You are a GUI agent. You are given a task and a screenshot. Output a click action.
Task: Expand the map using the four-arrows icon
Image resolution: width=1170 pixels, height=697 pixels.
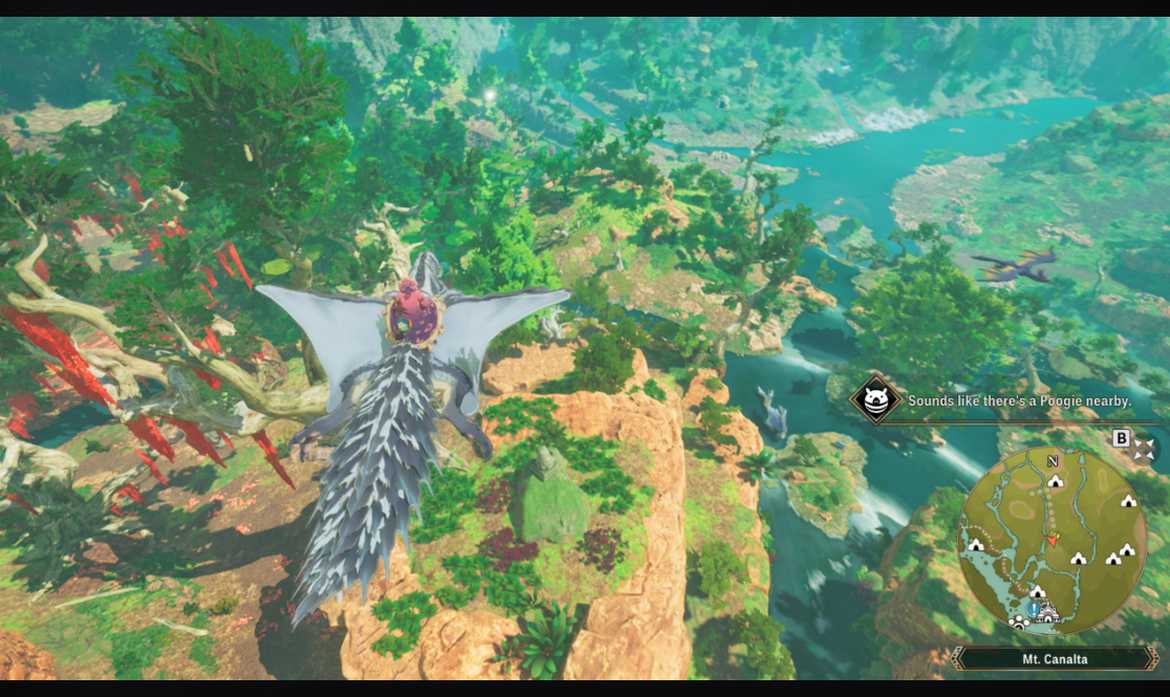point(1144,449)
